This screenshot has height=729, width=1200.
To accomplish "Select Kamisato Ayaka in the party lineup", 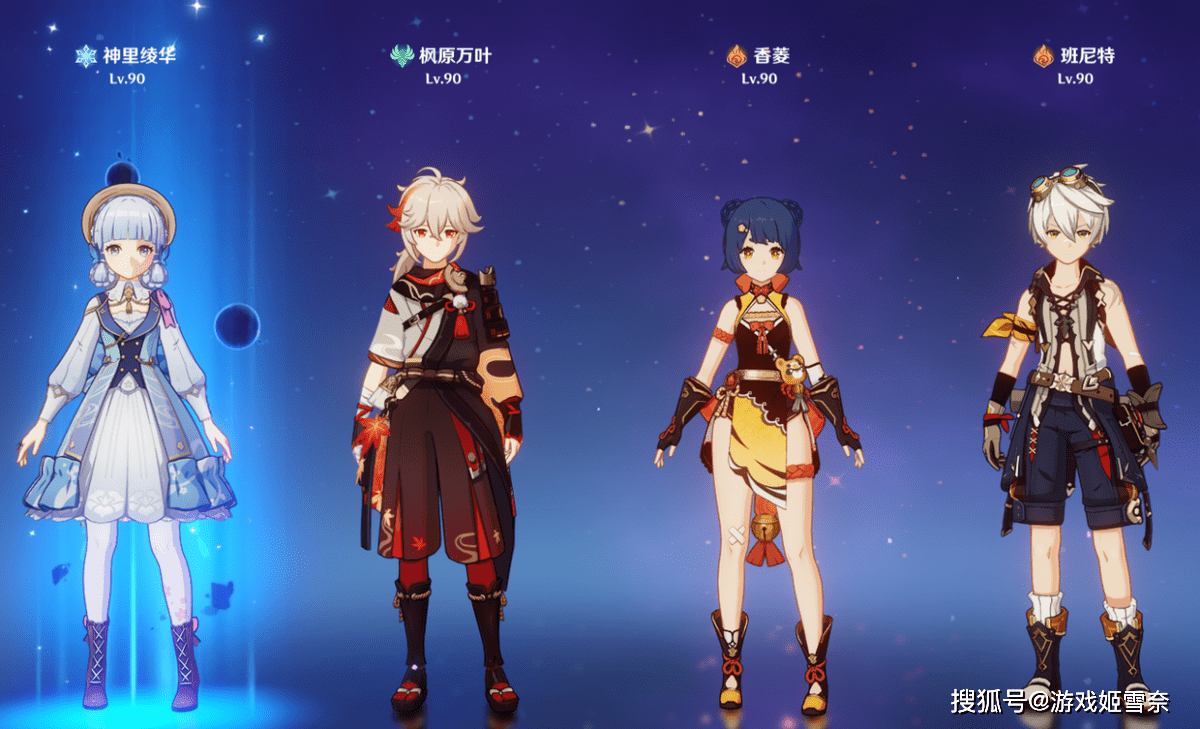I will pyautogui.click(x=127, y=400).
